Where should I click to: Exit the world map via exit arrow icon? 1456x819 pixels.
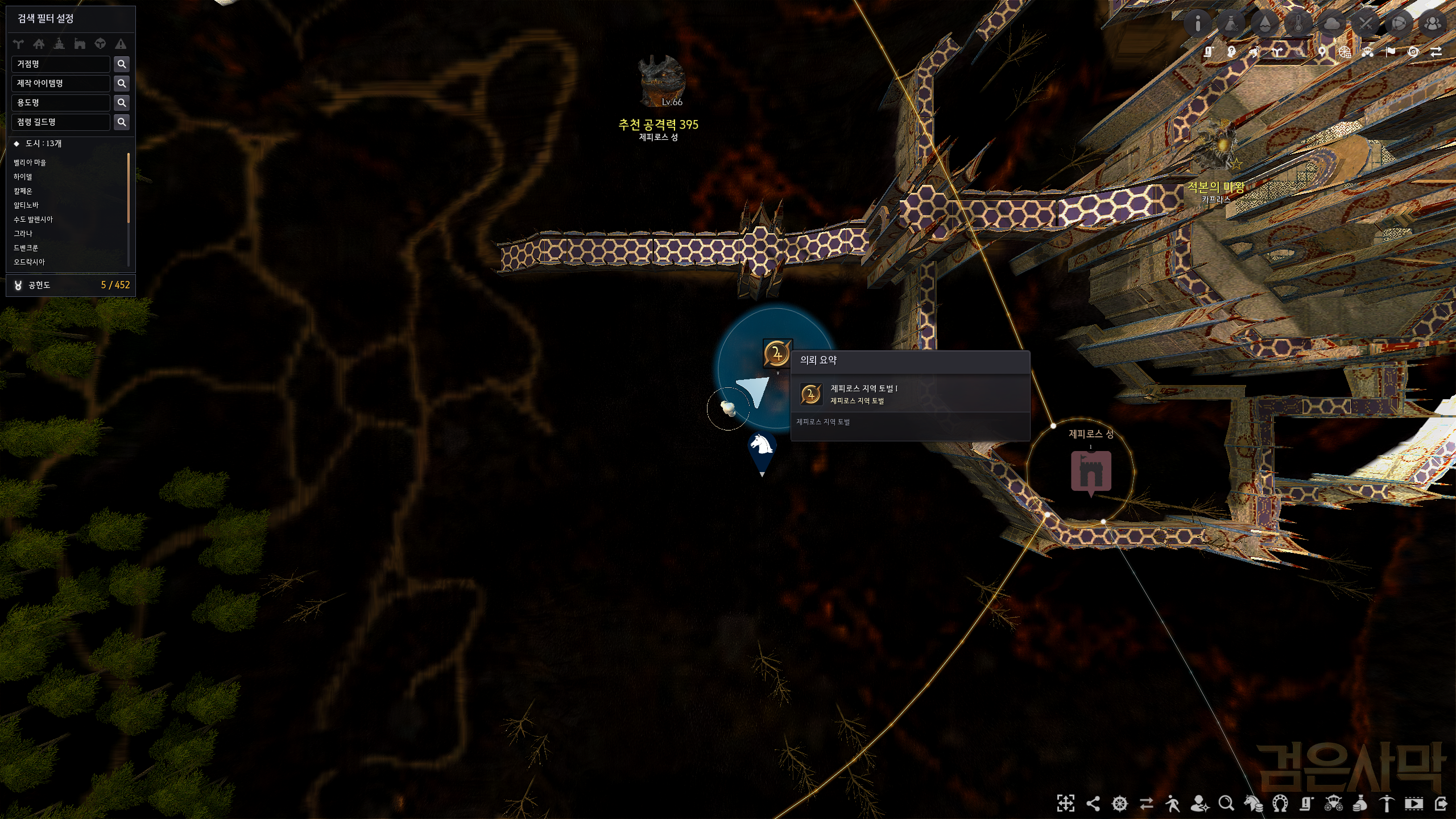tap(1441, 804)
